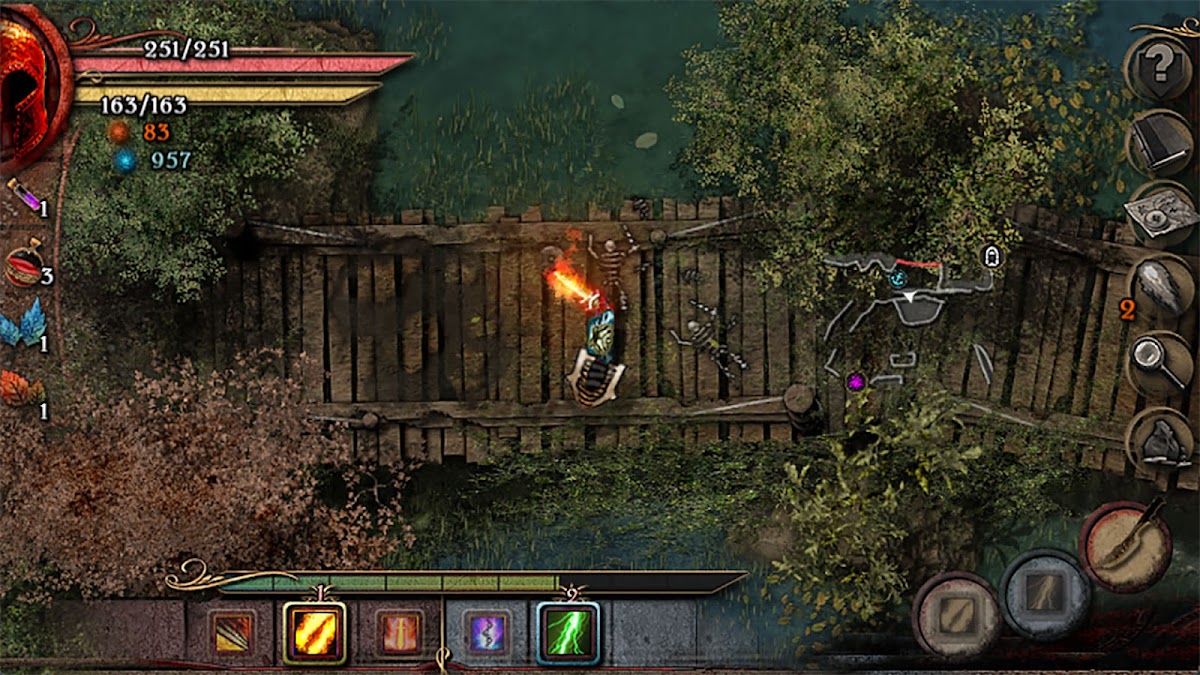
Task: Open the world map parchment icon
Action: 1160,213
